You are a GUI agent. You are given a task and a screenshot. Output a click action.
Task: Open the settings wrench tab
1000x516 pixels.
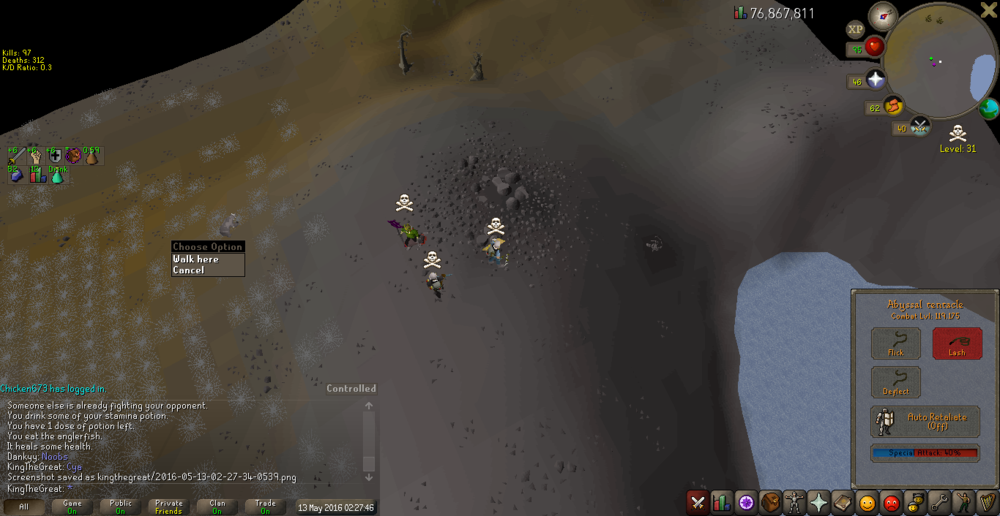938,502
